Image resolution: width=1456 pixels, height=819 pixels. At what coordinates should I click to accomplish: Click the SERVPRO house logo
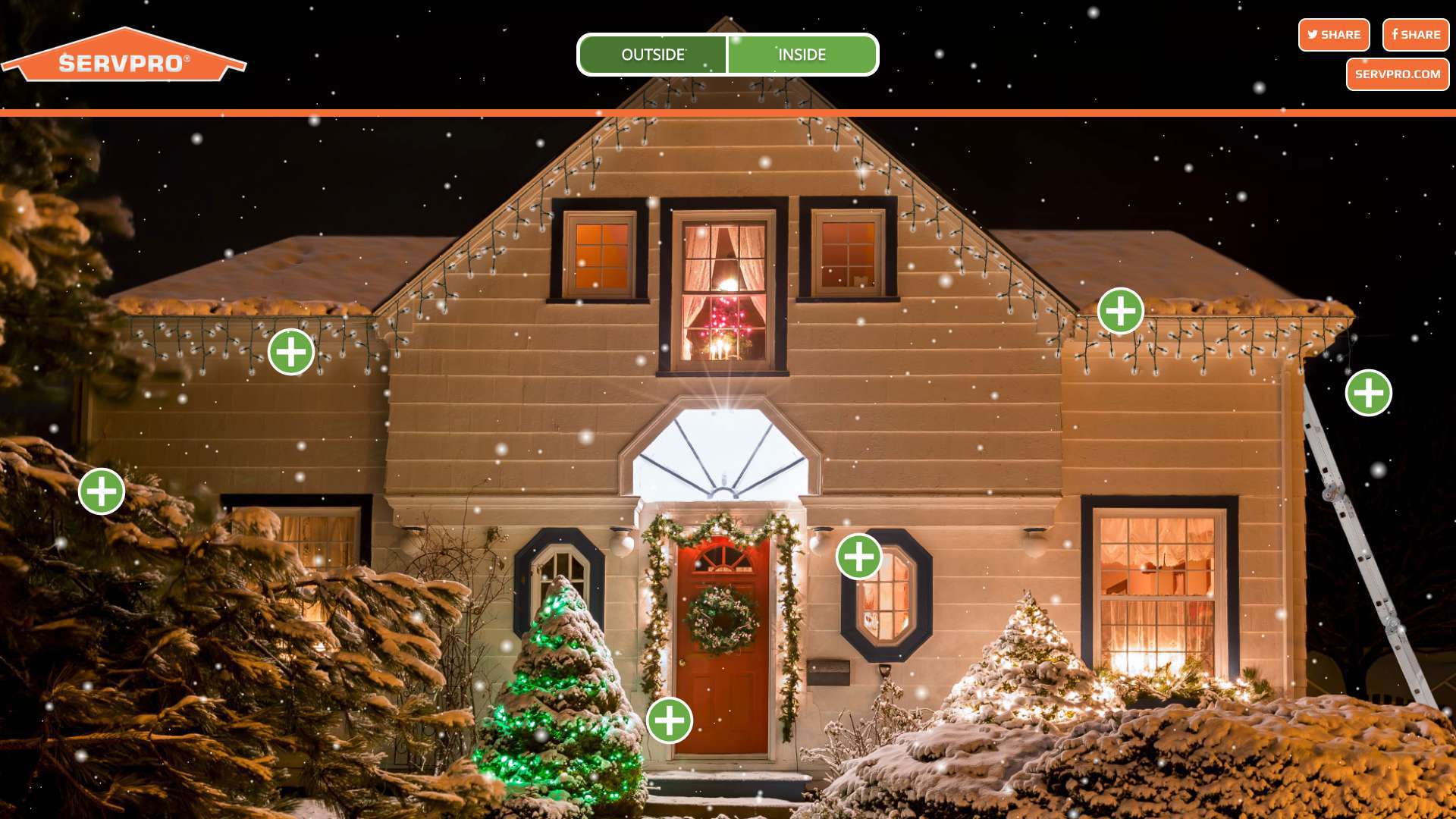124,56
